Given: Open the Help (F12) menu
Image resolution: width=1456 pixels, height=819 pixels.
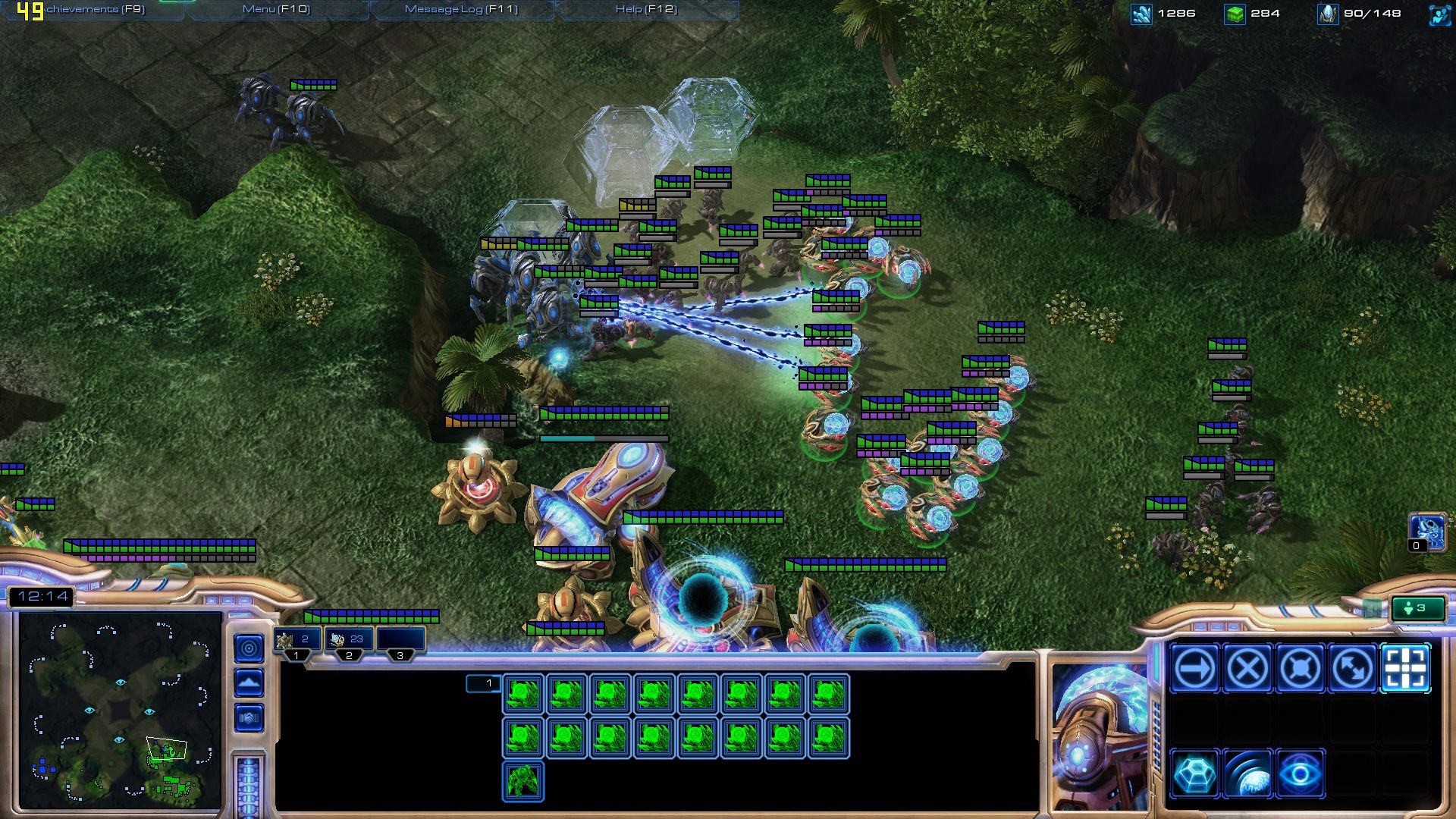Looking at the screenshot, I should point(646,9).
